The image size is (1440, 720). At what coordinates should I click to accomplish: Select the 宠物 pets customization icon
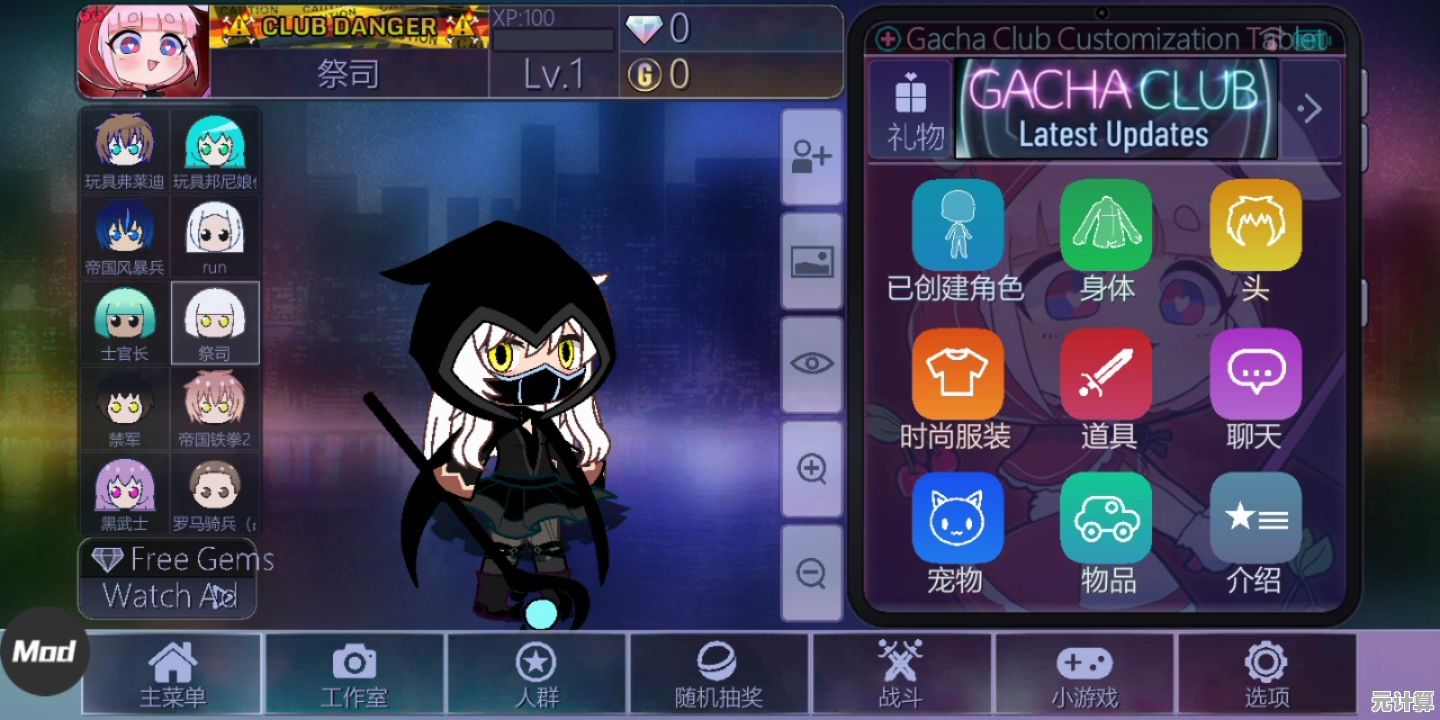pyautogui.click(x=957, y=520)
